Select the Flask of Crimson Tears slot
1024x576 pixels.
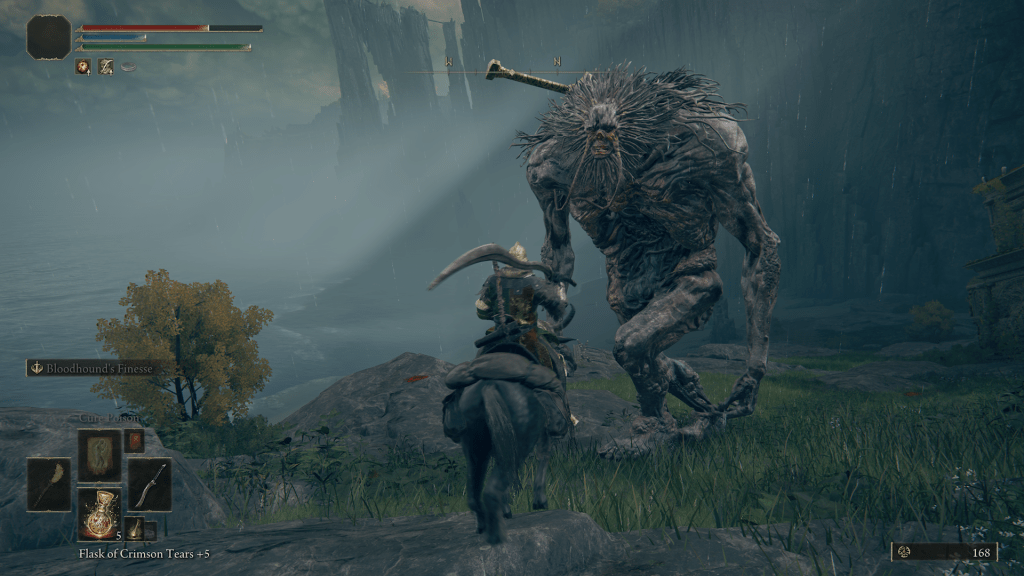tap(100, 514)
